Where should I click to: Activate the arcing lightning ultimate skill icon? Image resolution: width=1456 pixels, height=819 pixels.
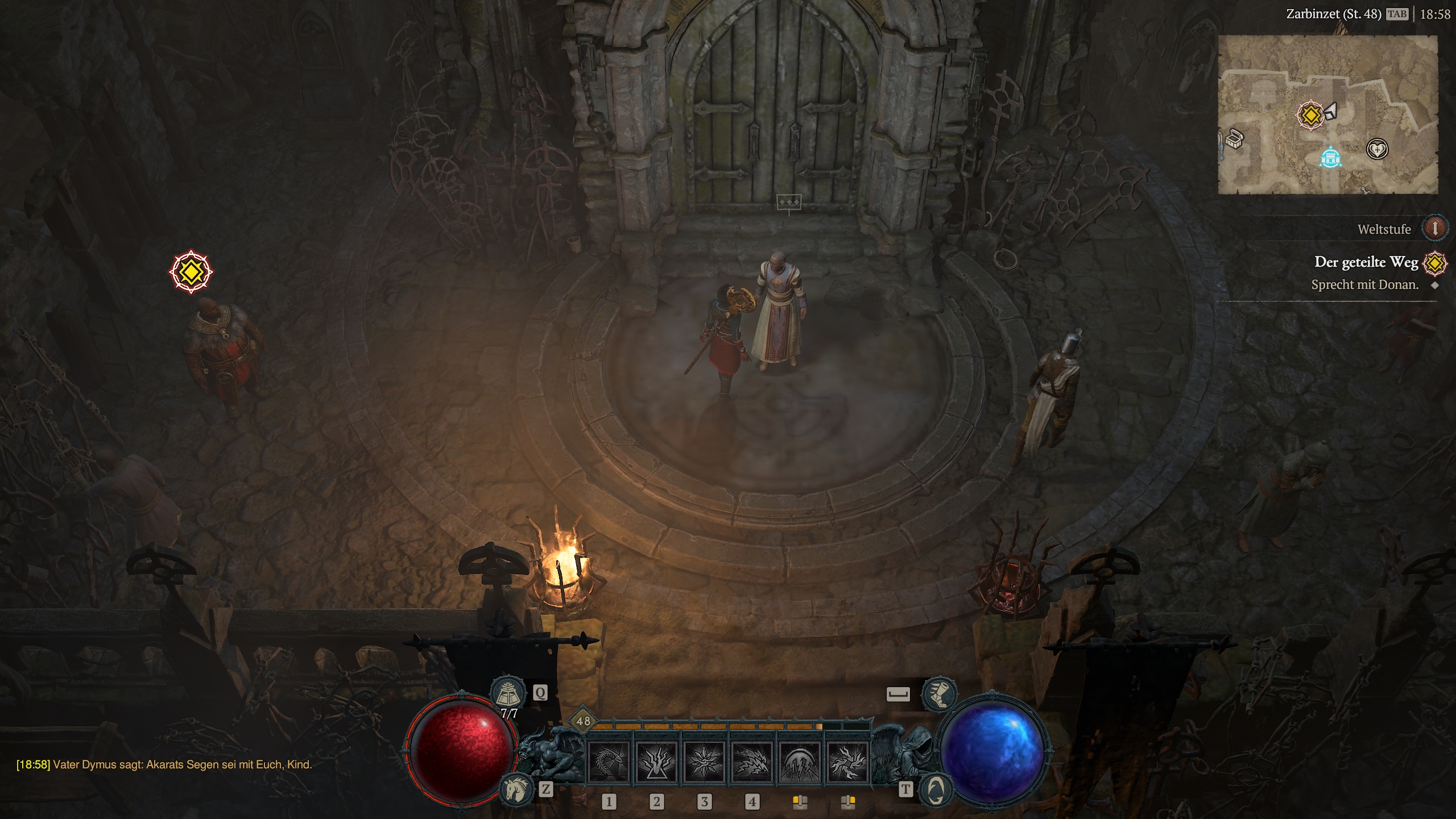800,762
